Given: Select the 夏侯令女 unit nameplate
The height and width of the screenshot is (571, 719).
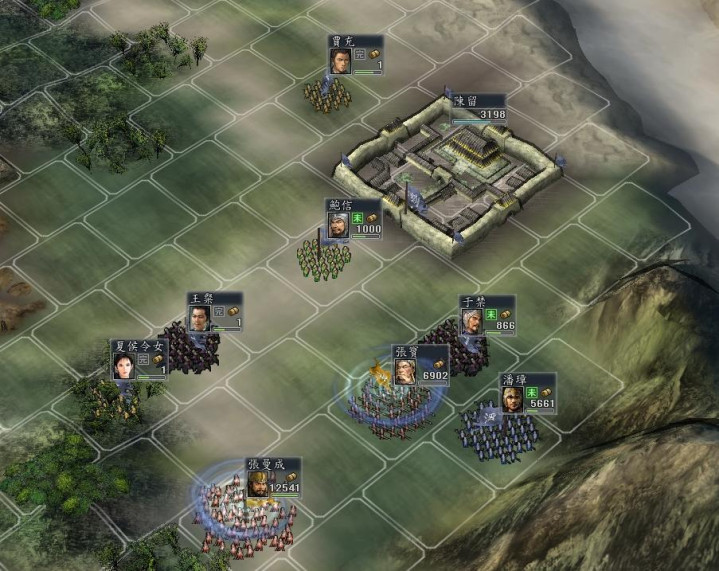Looking at the screenshot, I should pyautogui.click(x=139, y=346).
